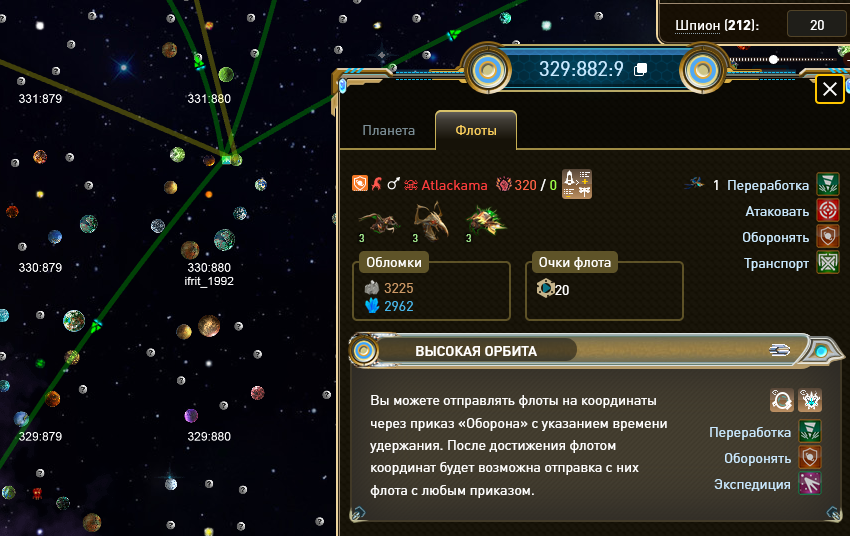Click the rocket fleet-composition icon near Atlackama
The height and width of the screenshot is (536, 850).
click(578, 183)
